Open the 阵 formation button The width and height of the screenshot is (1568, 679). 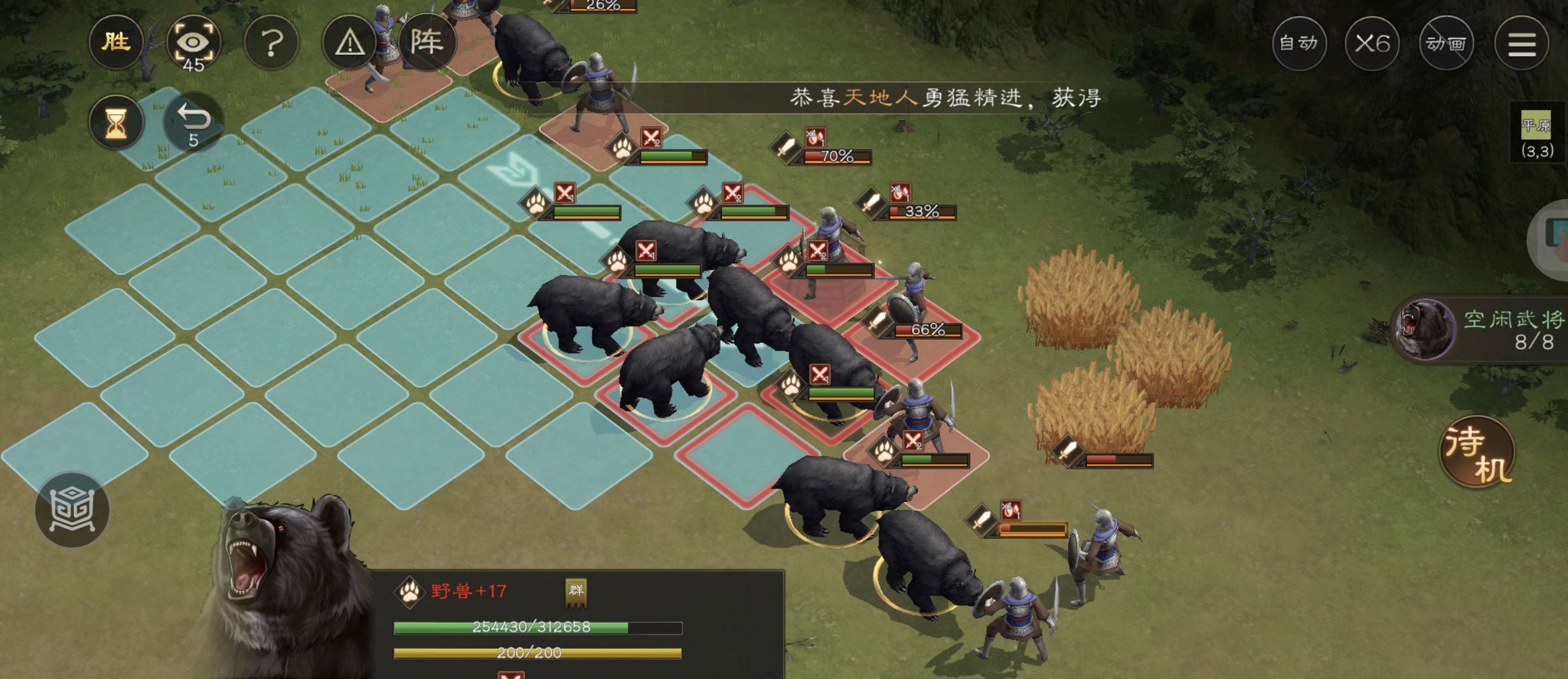[427, 43]
